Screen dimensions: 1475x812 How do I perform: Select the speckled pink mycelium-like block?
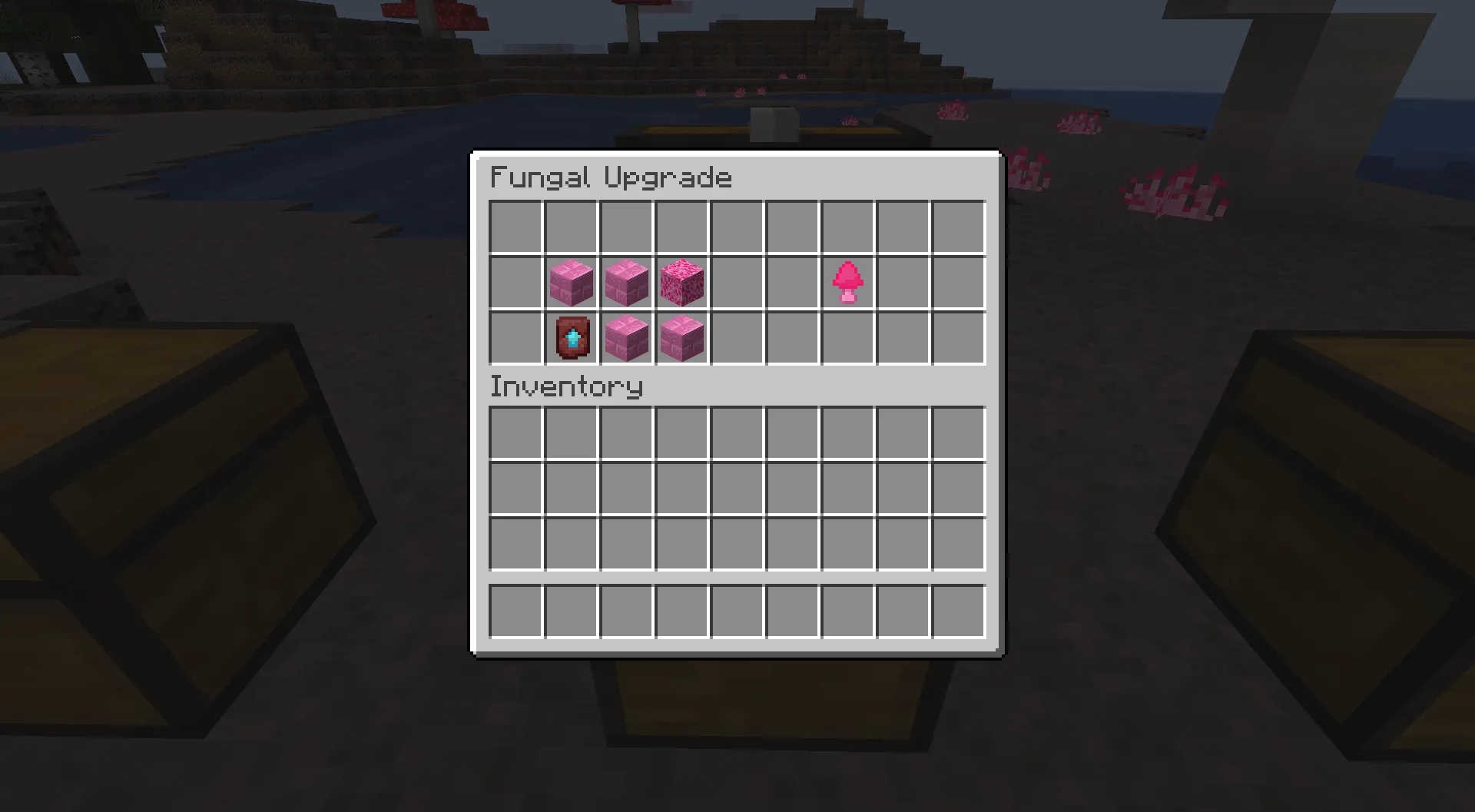681,282
